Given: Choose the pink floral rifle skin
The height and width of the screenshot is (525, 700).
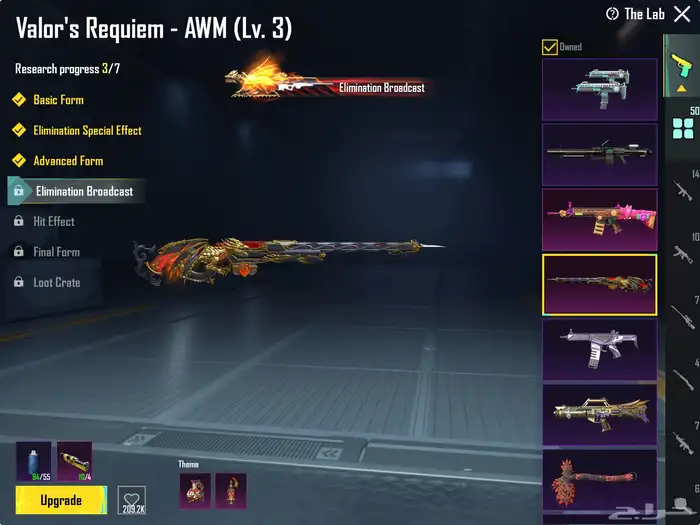Looking at the screenshot, I should [599, 220].
